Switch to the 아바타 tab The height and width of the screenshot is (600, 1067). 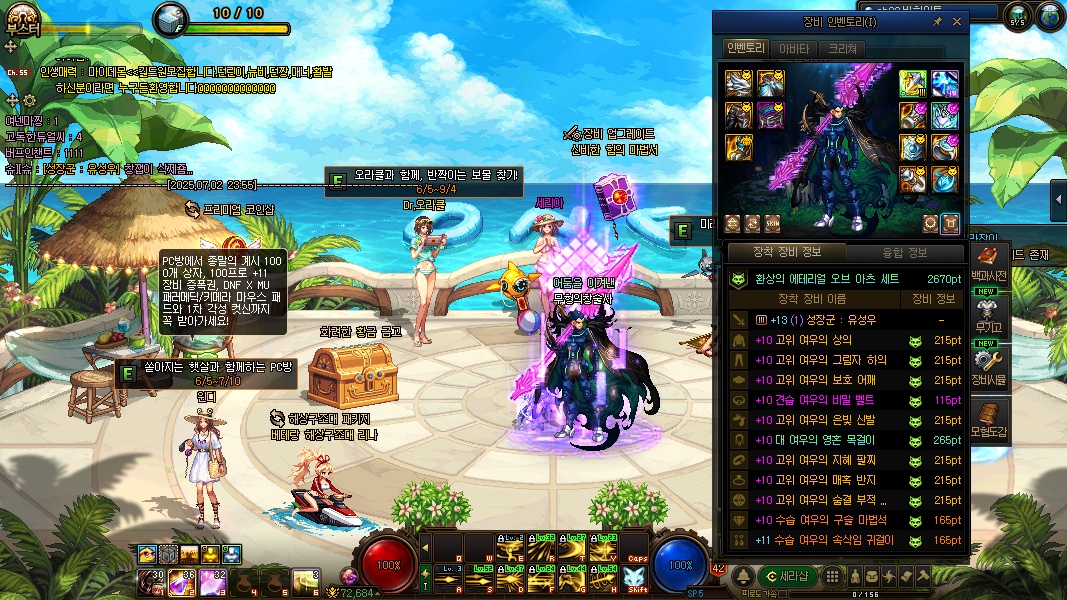(x=794, y=48)
